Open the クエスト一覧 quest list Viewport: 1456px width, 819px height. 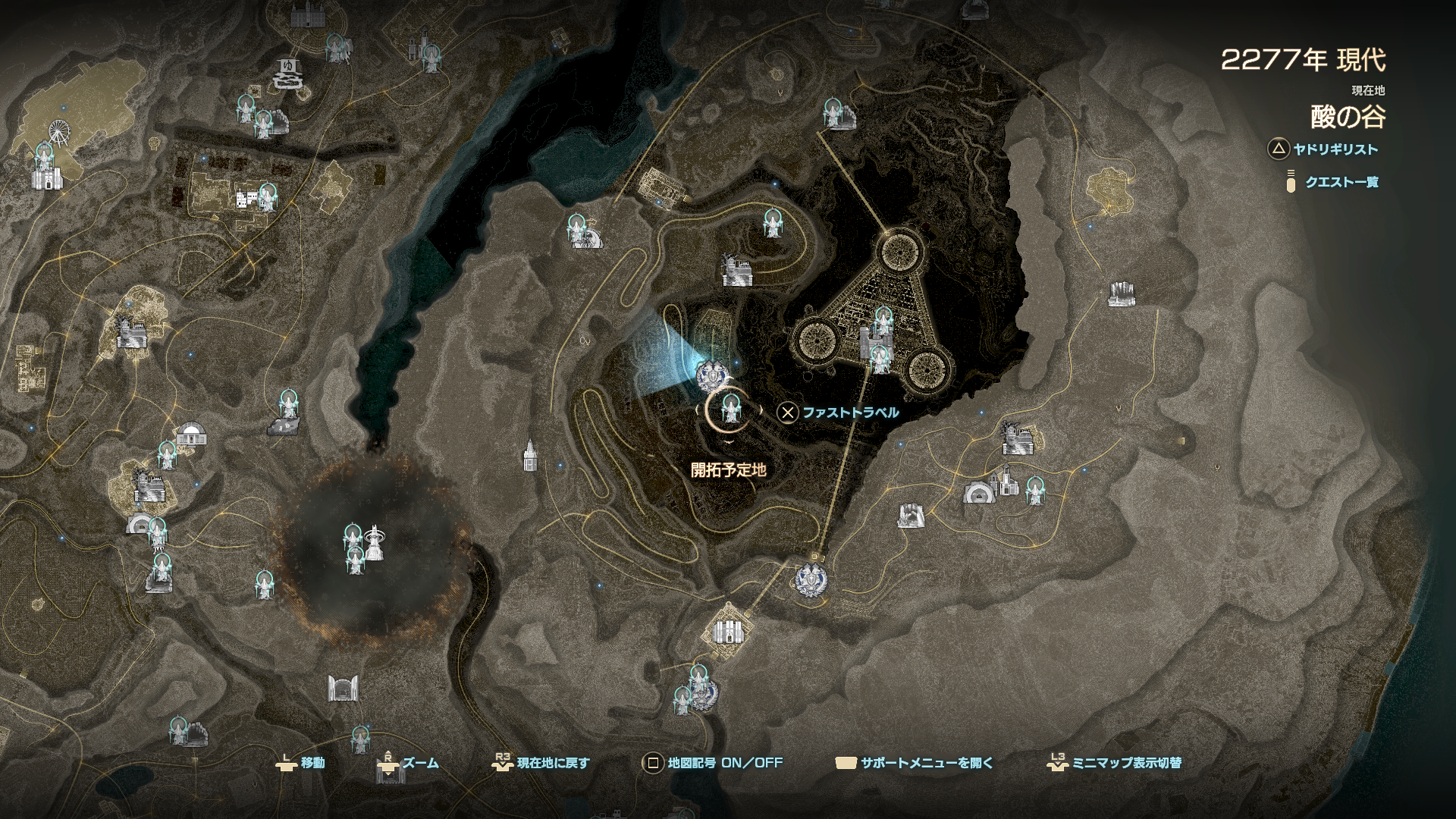tap(1332, 182)
